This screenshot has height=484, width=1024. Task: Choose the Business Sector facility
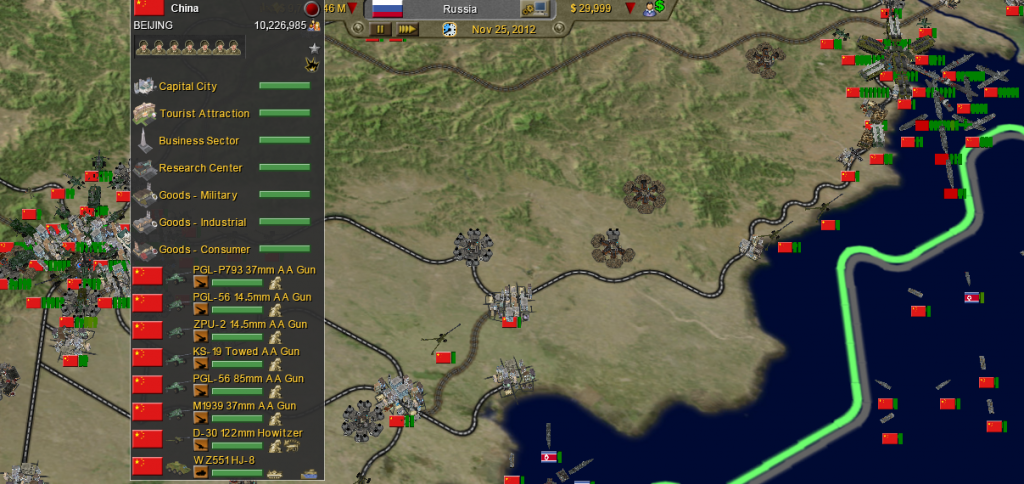(198, 140)
